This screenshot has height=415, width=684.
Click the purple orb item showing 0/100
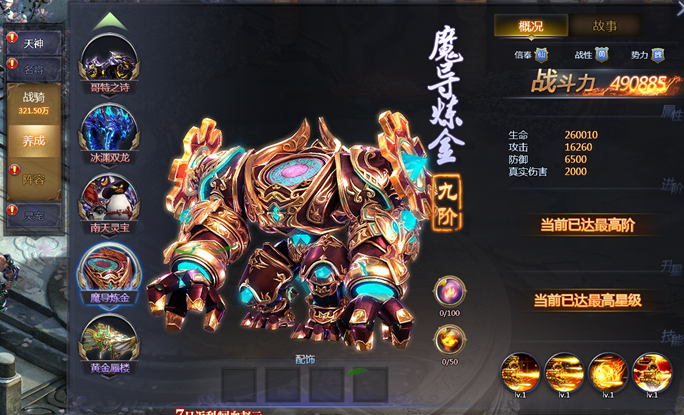pyautogui.click(x=447, y=291)
